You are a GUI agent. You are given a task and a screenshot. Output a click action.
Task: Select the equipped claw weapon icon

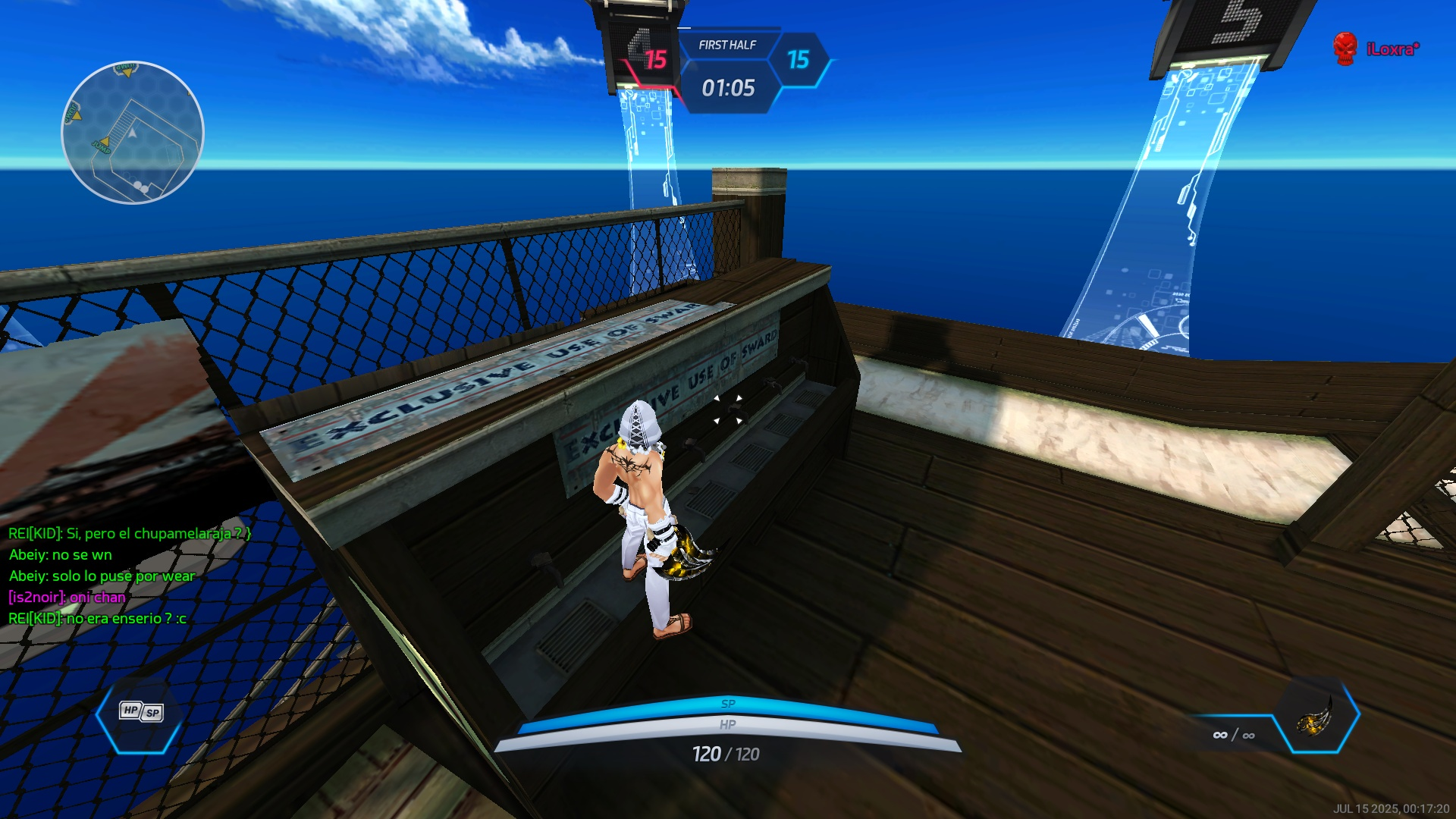click(1316, 715)
